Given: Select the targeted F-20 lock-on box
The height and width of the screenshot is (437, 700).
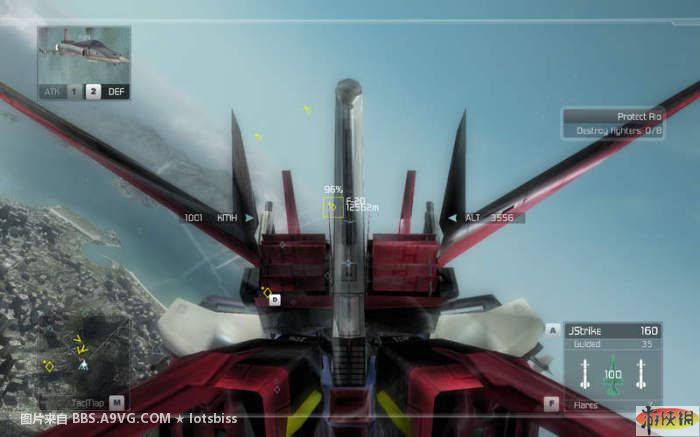Looking at the screenshot, I should tap(333, 208).
